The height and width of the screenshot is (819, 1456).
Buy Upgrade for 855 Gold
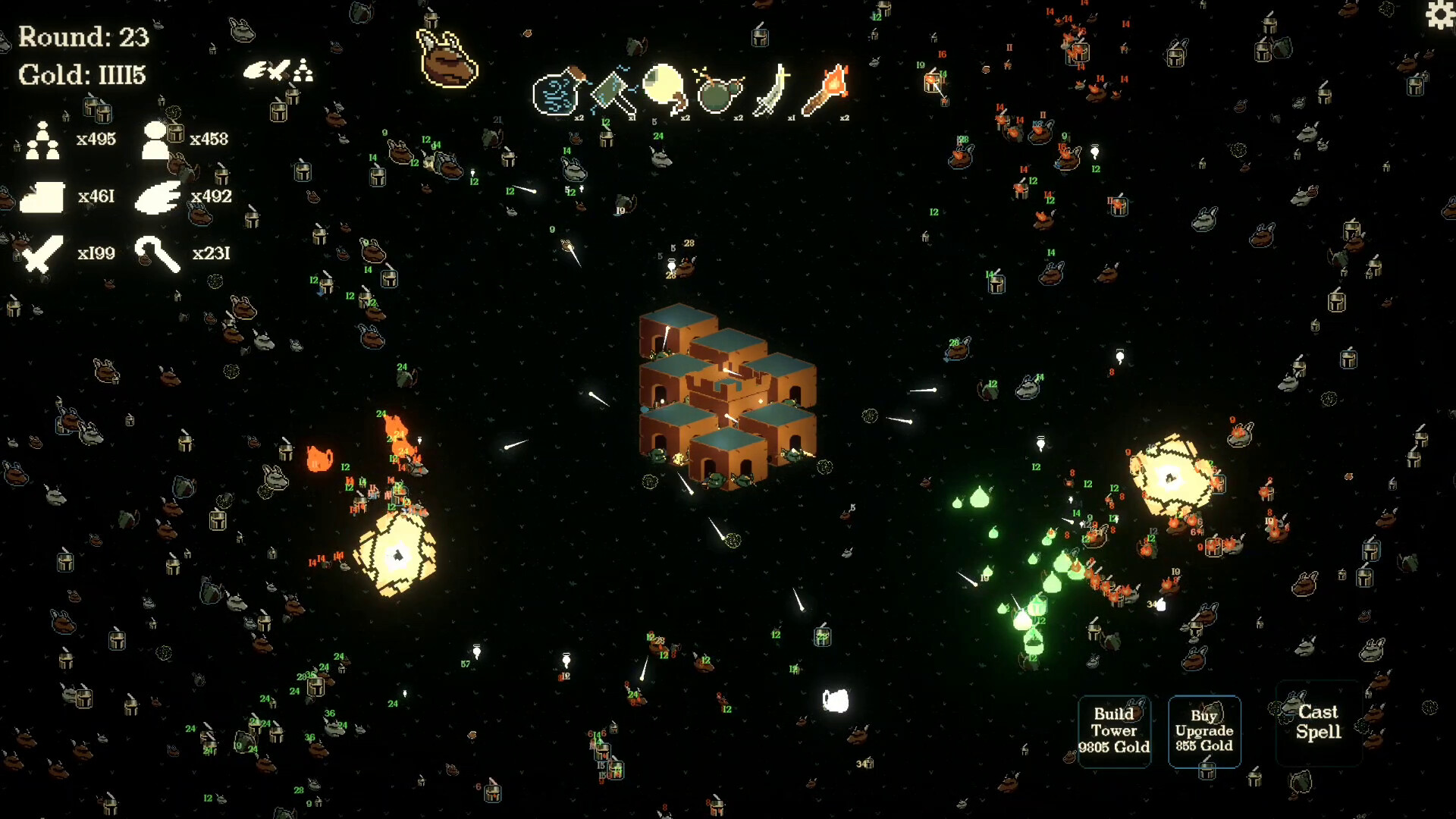(1204, 730)
